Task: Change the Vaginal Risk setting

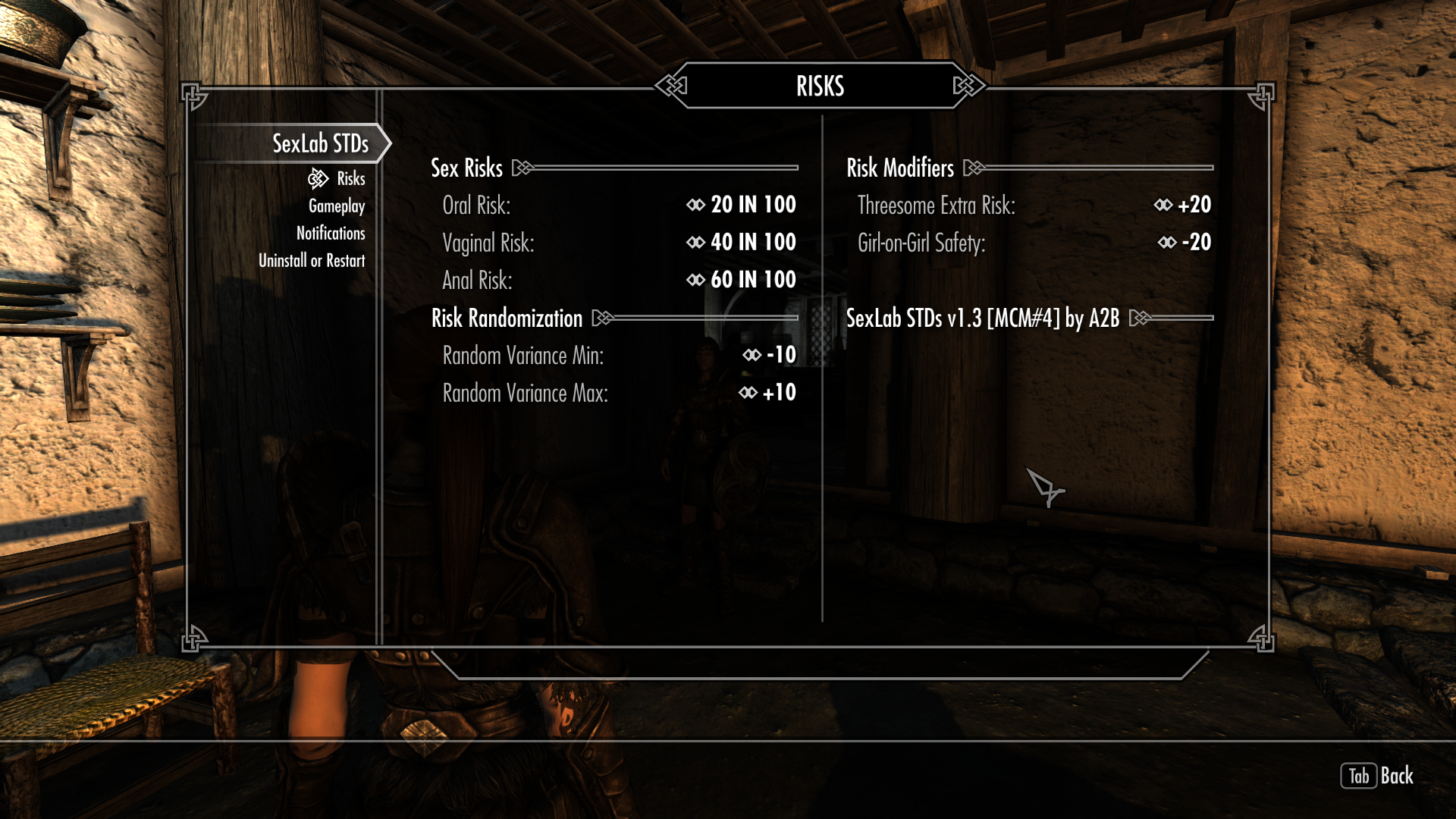Action: 752,243
